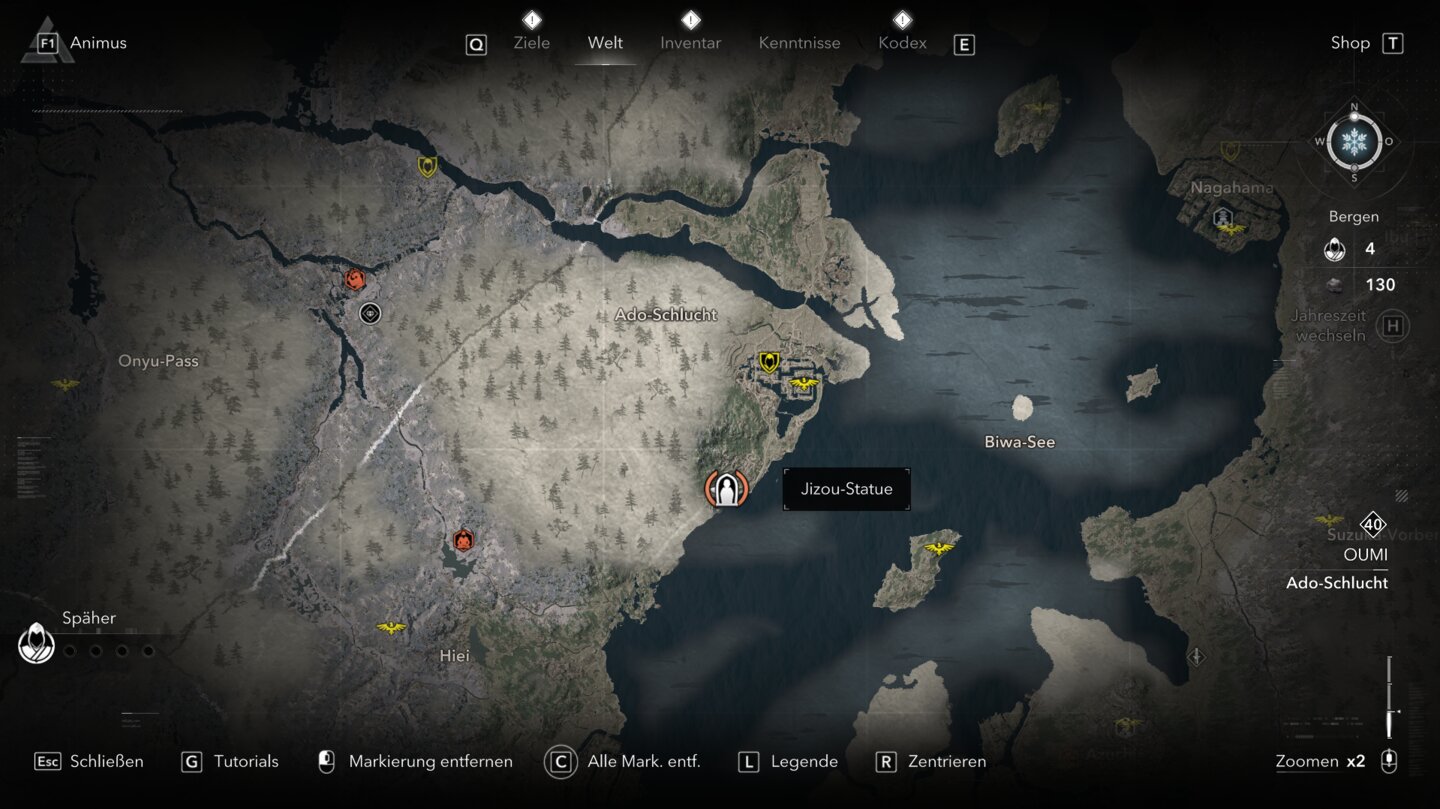Screen dimensions: 1440x809
Task: Open the Kodex tab
Action: 902,43
